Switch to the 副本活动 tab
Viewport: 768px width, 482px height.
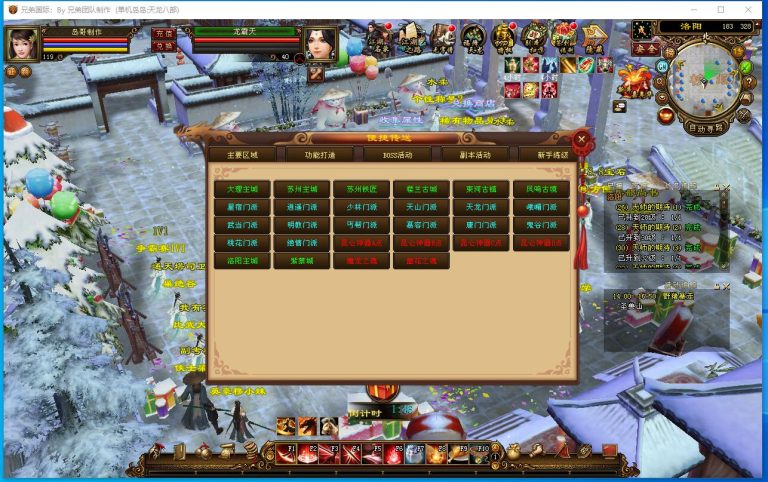pos(474,155)
